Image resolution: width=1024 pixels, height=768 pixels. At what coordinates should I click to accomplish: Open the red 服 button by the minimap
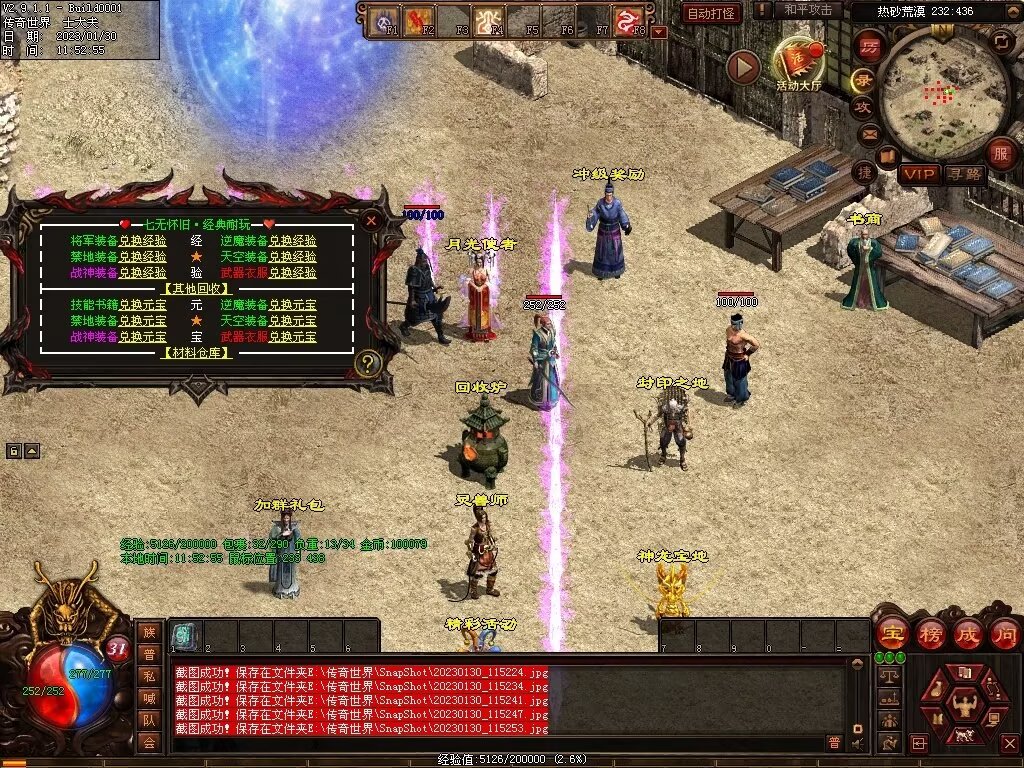click(999, 154)
